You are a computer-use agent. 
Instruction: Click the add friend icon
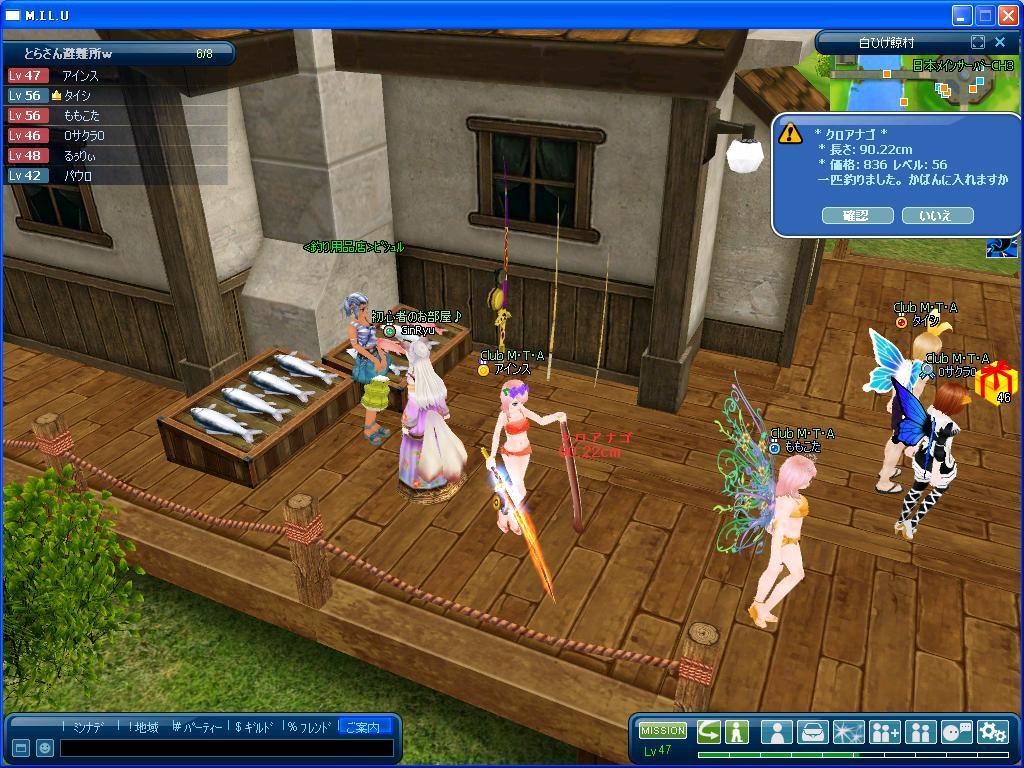(x=884, y=731)
